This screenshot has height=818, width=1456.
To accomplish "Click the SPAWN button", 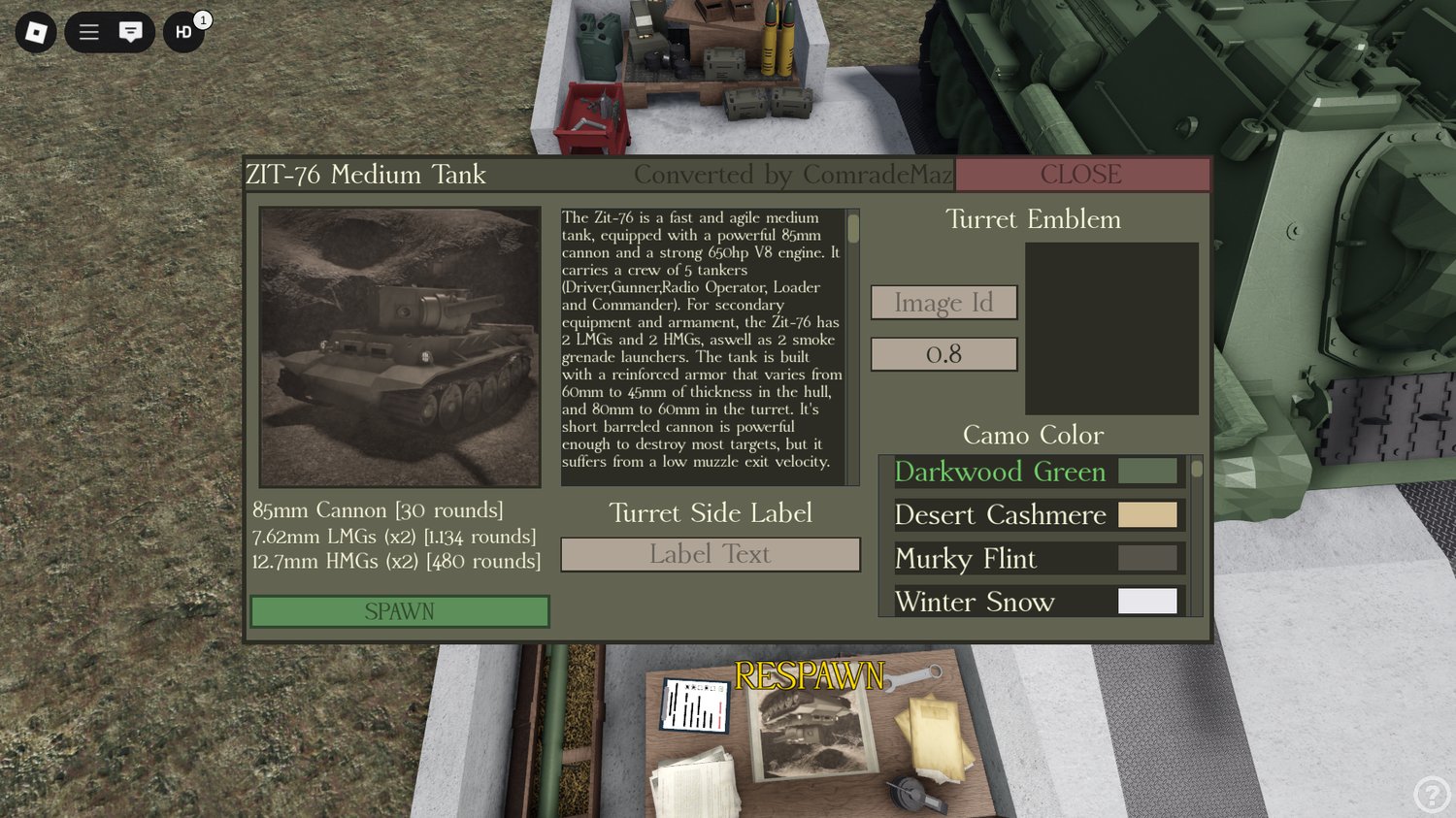I will [399, 611].
